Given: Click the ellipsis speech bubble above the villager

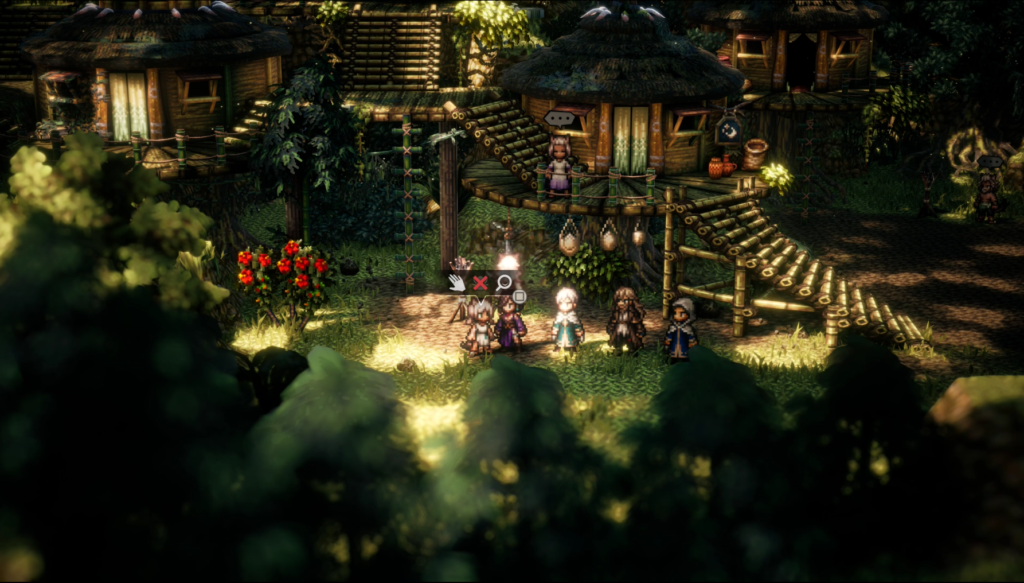Looking at the screenshot, I should (558, 119).
